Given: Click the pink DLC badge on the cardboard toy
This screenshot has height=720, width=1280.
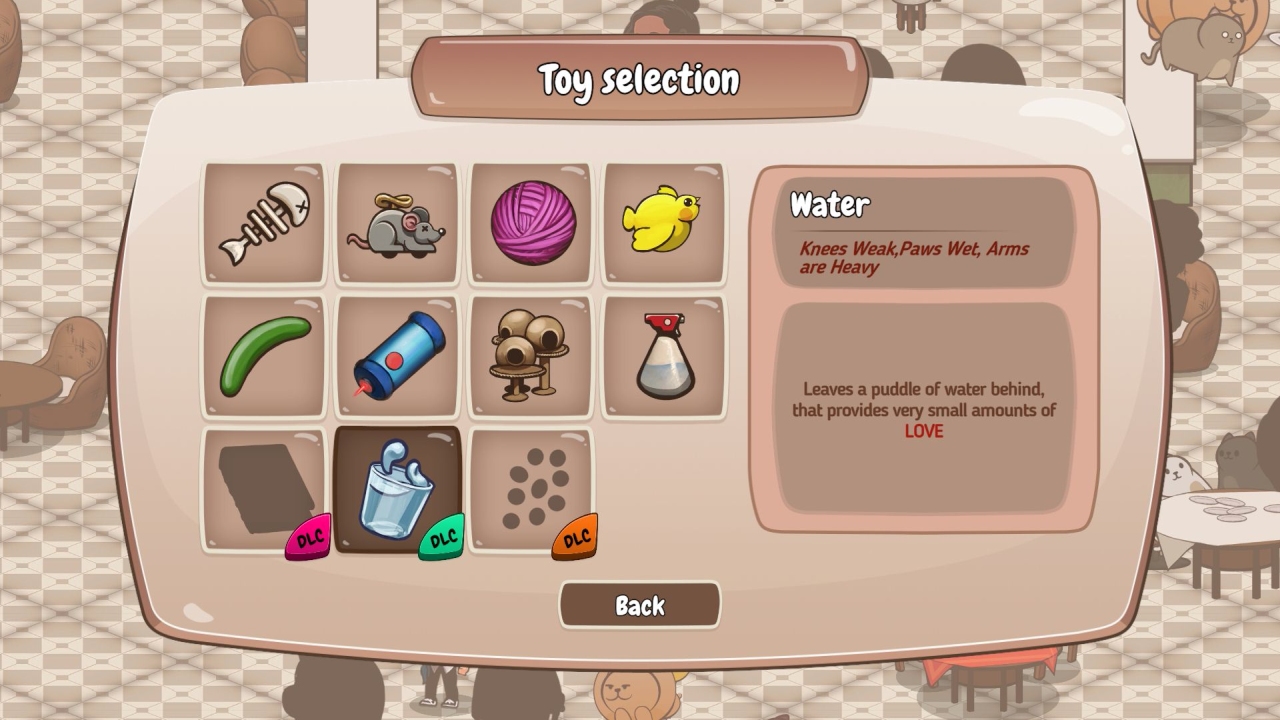Looking at the screenshot, I should 306,537.
